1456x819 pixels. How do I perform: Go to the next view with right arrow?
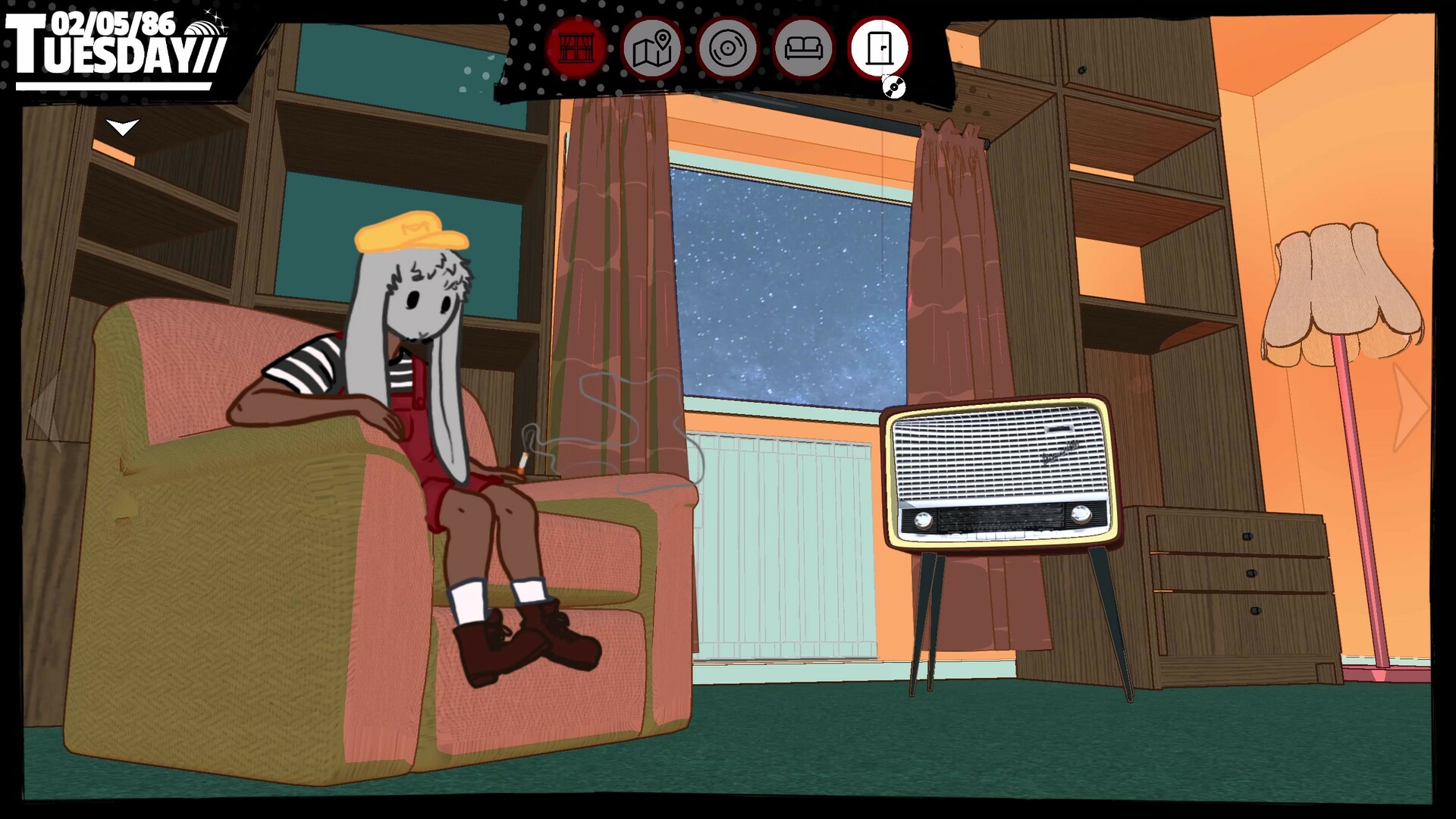pyautogui.click(x=1410, y=409)
